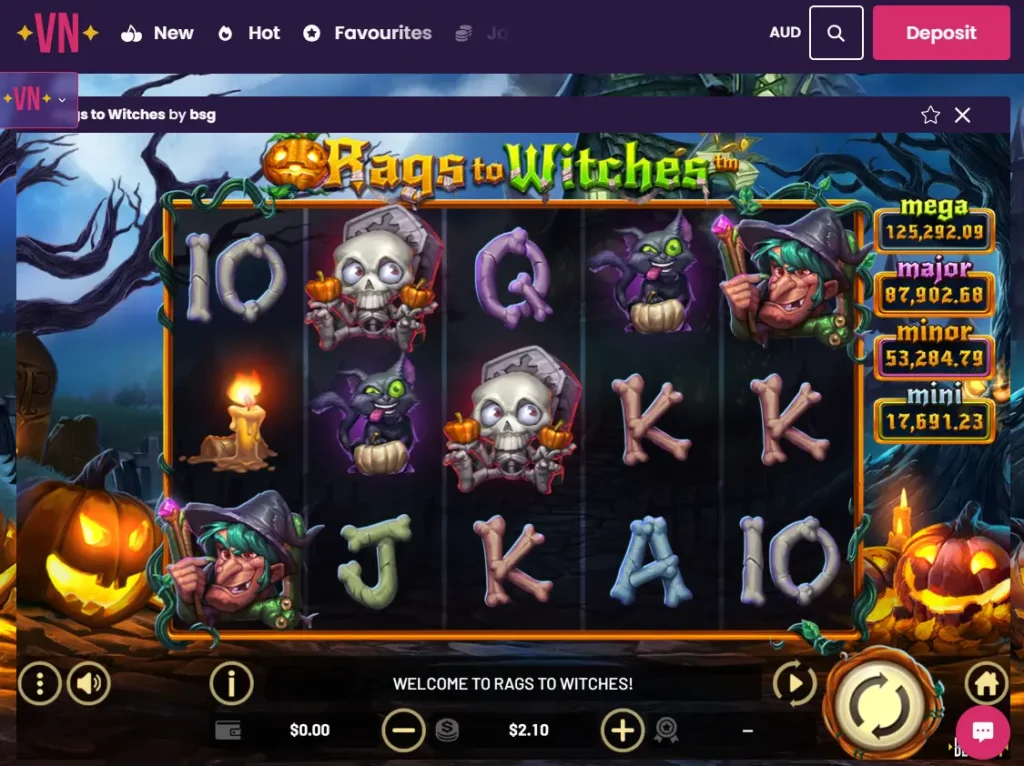The image size is (1024, 766).
Task: Toggle the game sound speaker icon
Action: pyautogui.click(x=89, y=684)
